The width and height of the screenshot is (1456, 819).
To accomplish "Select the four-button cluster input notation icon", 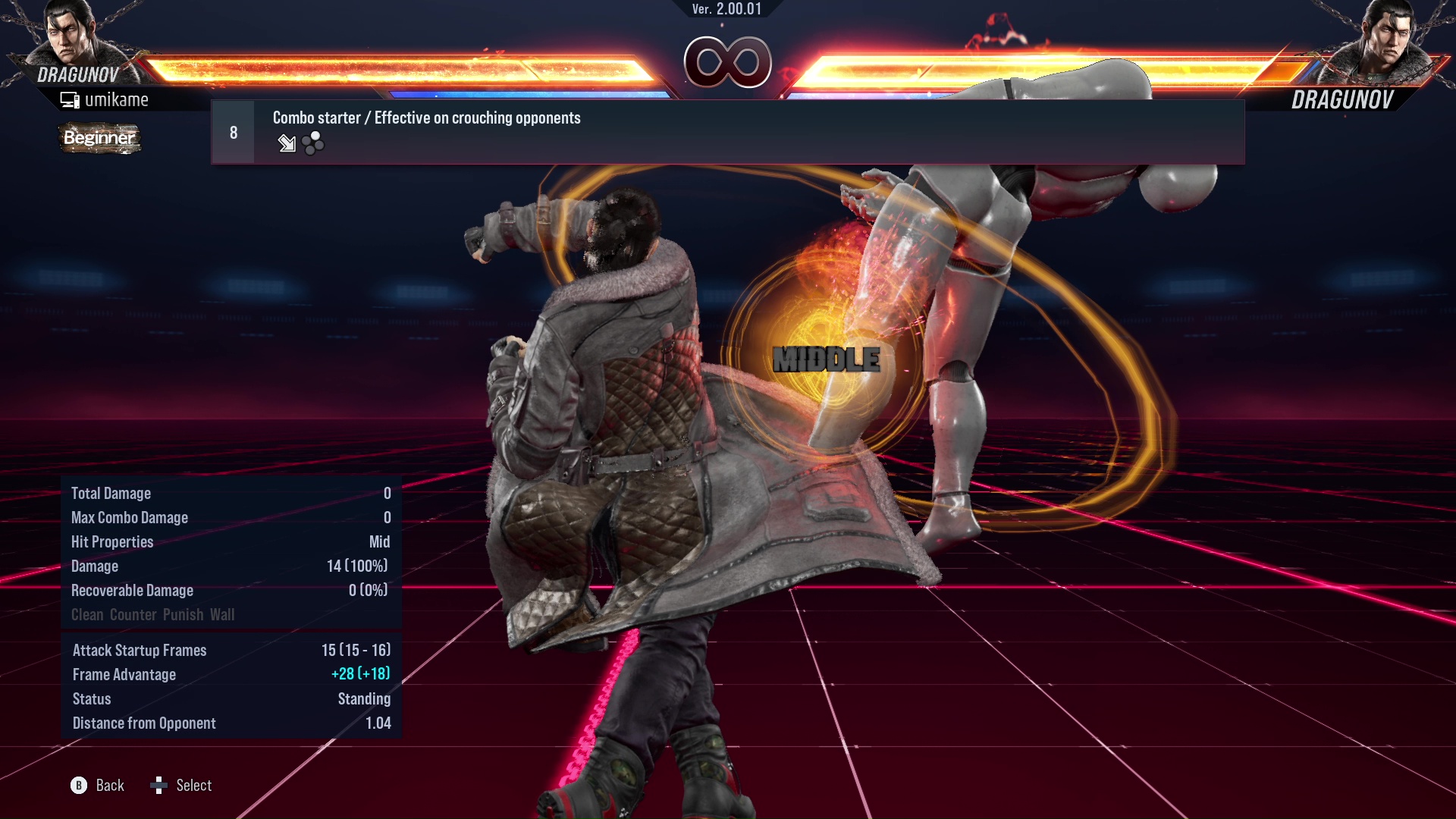I will click(x=312, y=143).
